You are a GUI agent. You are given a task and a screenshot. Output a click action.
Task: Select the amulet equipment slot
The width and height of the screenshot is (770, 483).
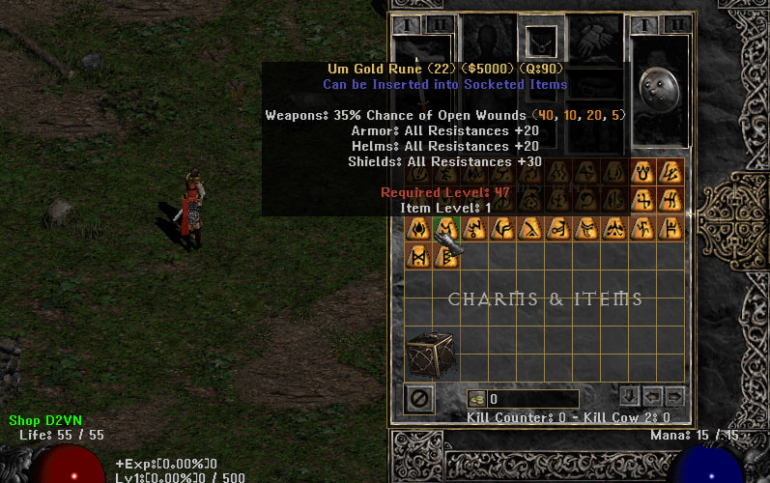[x=541, y=40]
